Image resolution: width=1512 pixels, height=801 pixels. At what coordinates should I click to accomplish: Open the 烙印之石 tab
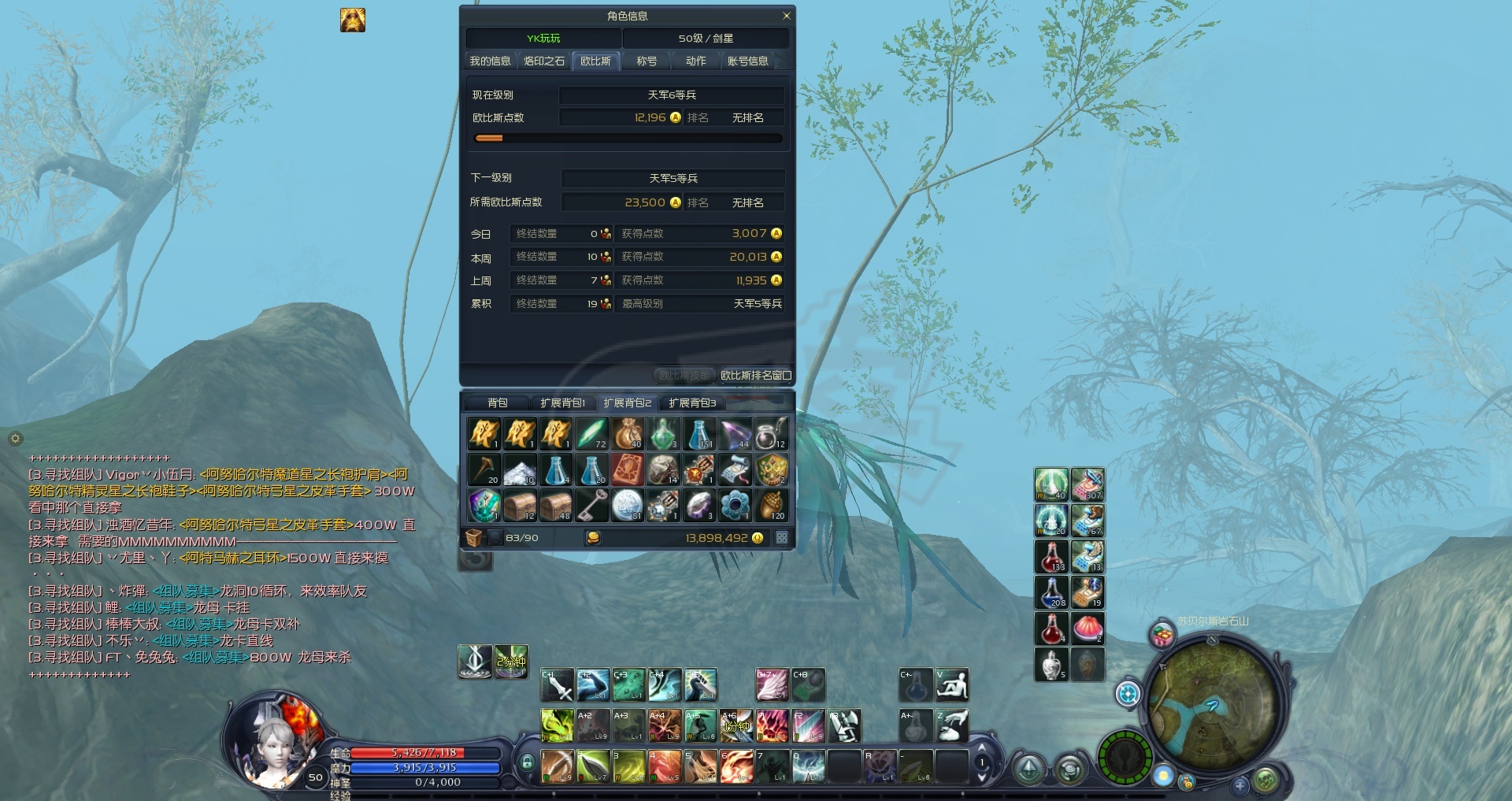[544, 61]
